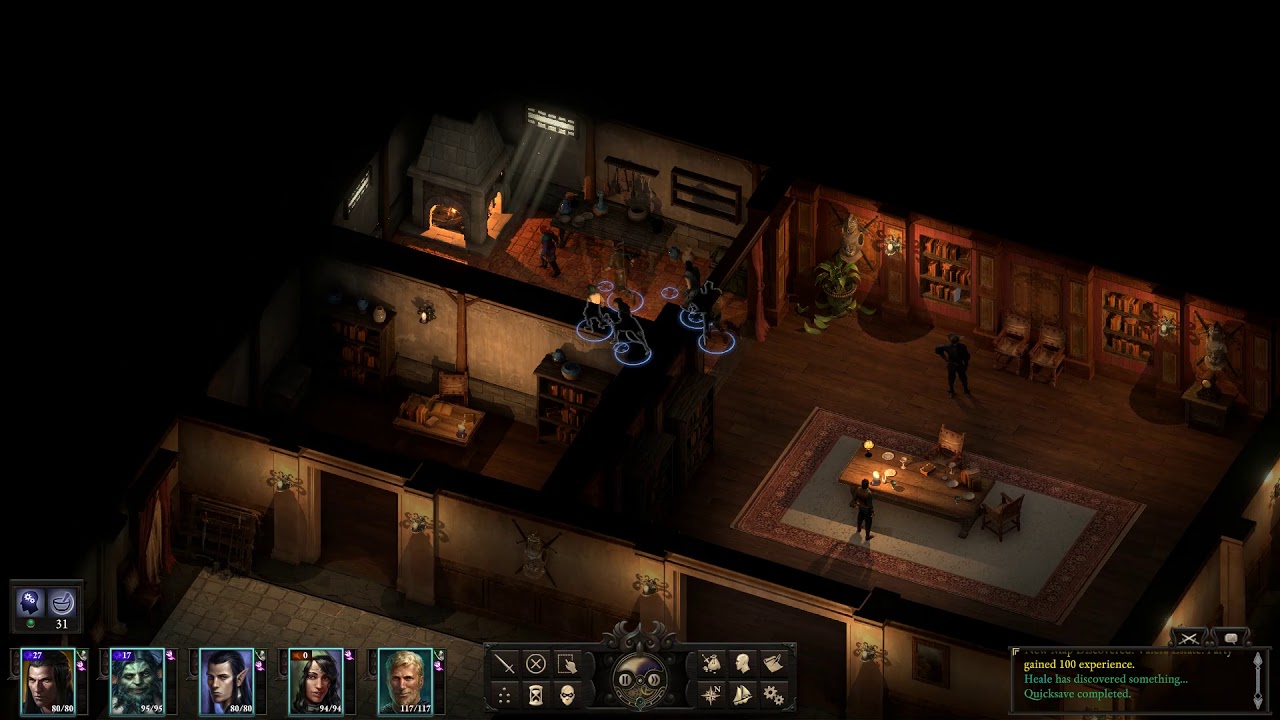
Task: Switch to the dialogue speech-bubble log tab
Action: (x=1231, y=638)
